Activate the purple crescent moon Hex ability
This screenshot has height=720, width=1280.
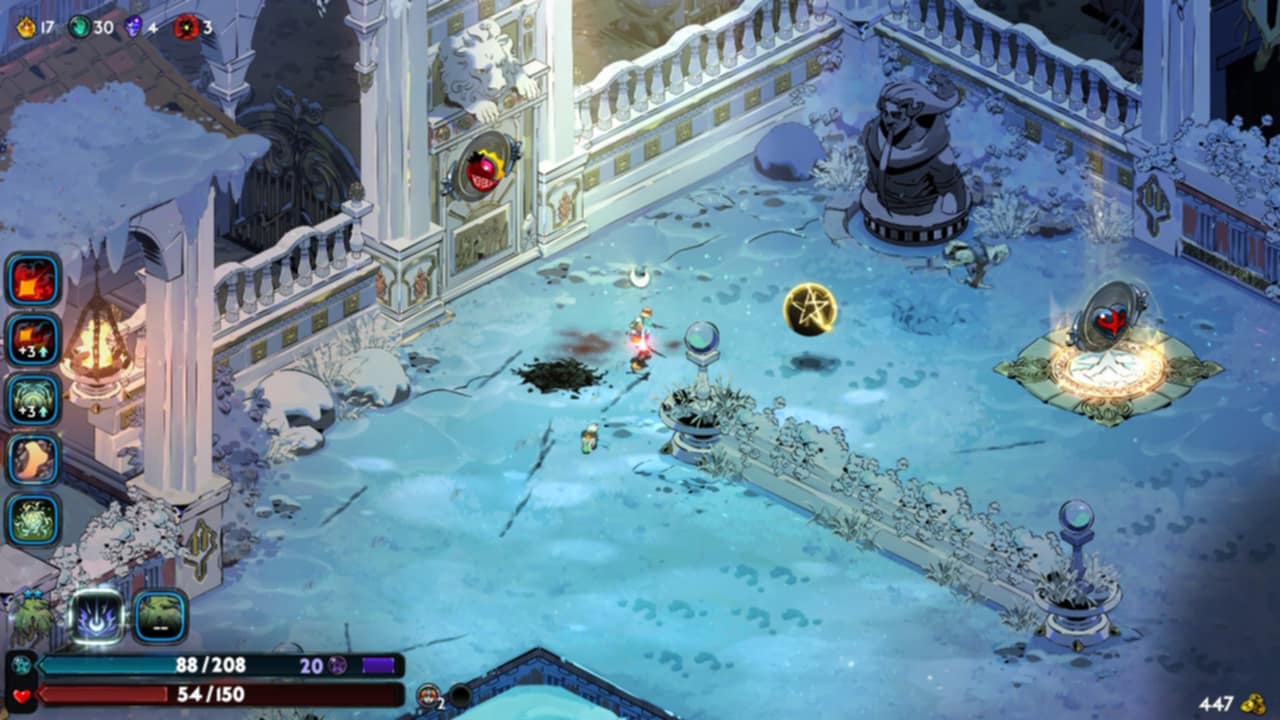[x=99, y=615]
